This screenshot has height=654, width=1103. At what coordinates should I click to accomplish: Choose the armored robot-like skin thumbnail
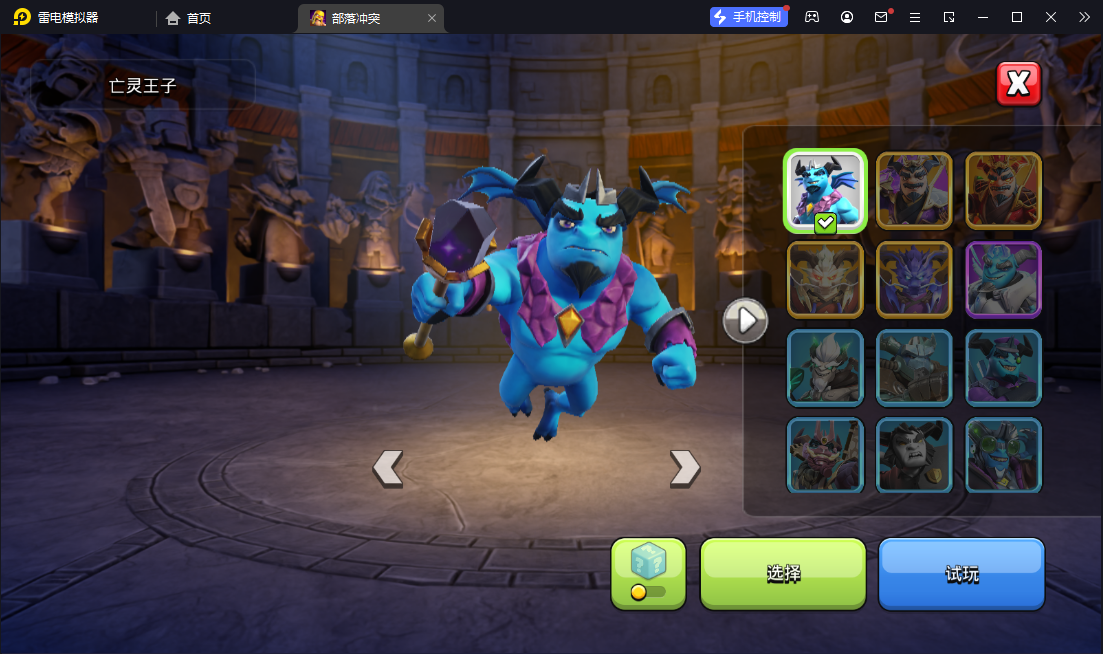coord(914,367)
